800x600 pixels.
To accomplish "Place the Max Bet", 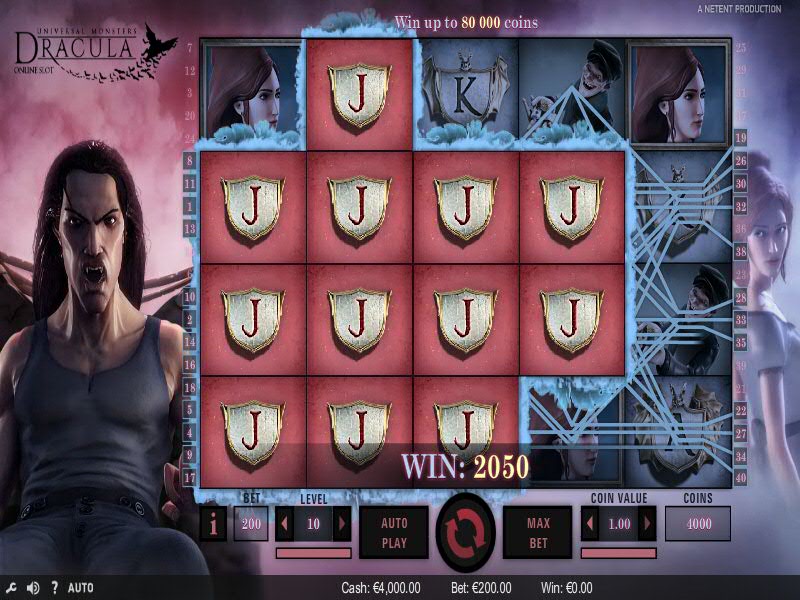I will click(538, 531).
